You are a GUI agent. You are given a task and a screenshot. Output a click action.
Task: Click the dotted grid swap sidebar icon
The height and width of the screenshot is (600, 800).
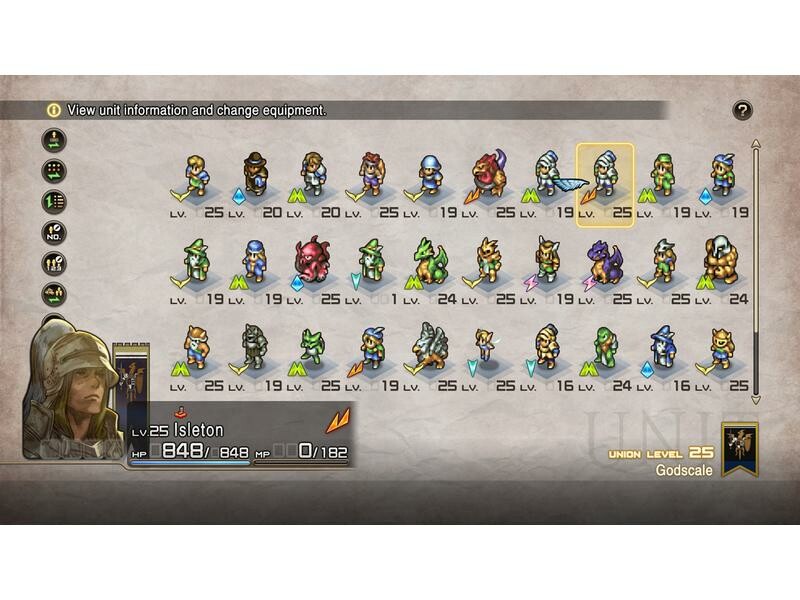[x=53, y=171]
